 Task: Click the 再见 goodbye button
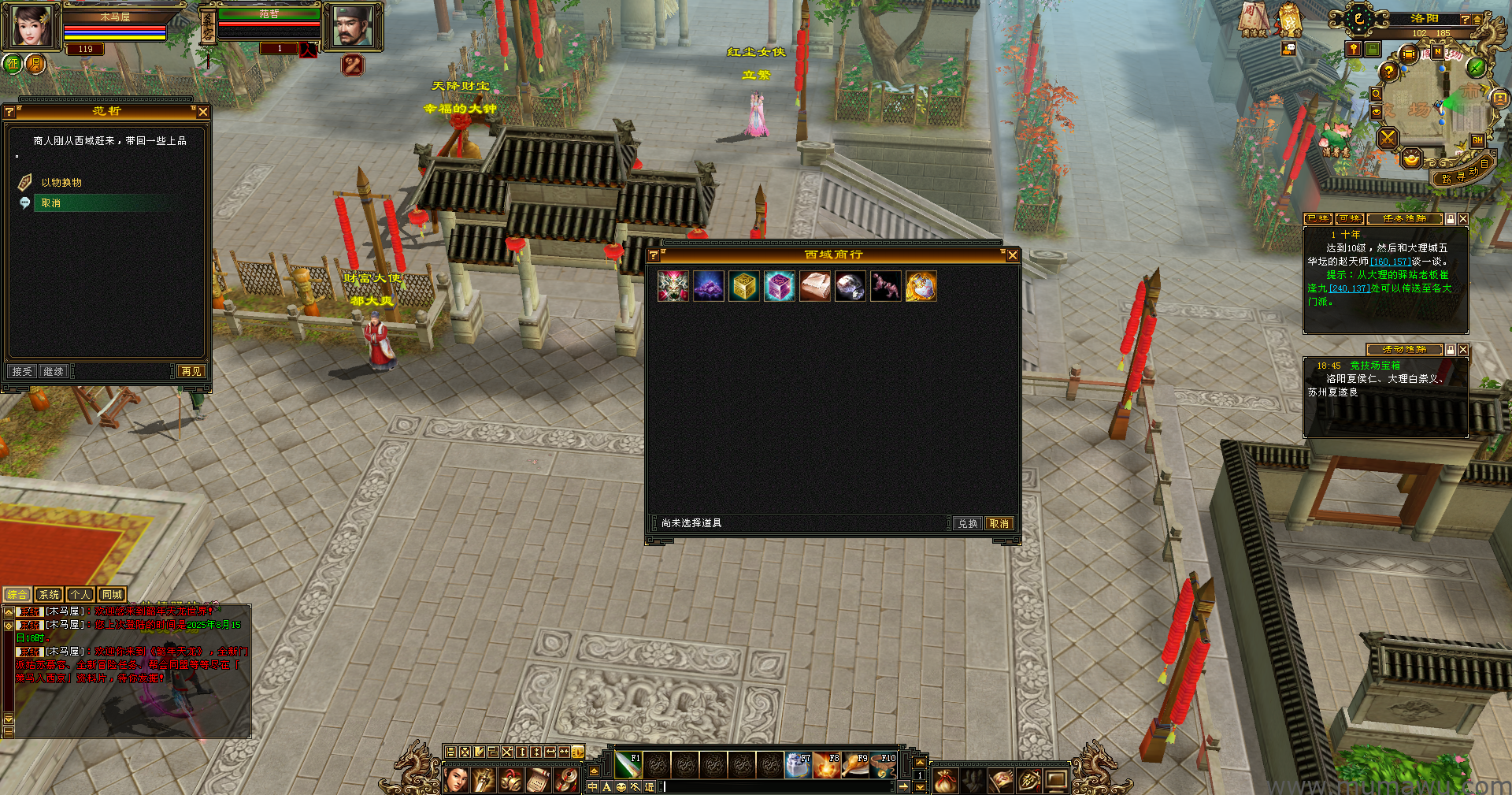click(x=191, y=371)
